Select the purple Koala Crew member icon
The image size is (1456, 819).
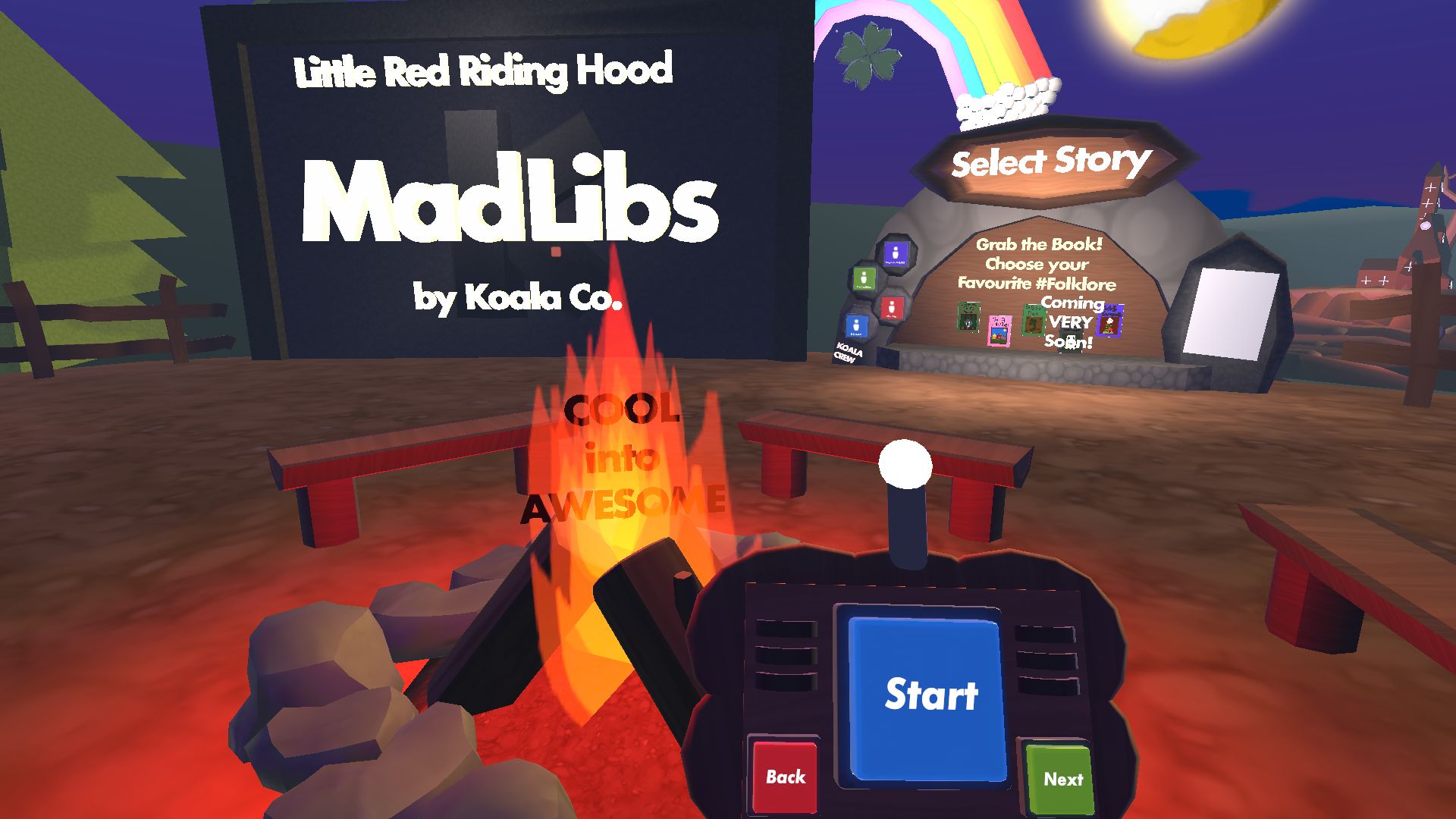point(896,253)
